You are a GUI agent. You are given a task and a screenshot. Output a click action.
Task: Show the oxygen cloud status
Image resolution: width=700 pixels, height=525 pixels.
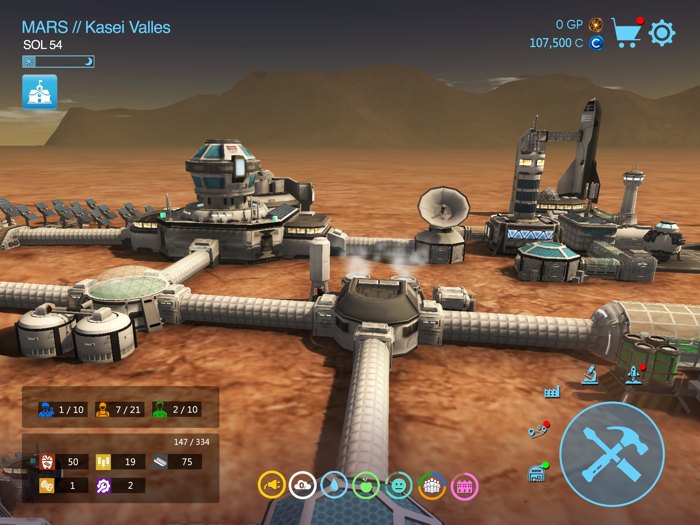click(303, 486)
